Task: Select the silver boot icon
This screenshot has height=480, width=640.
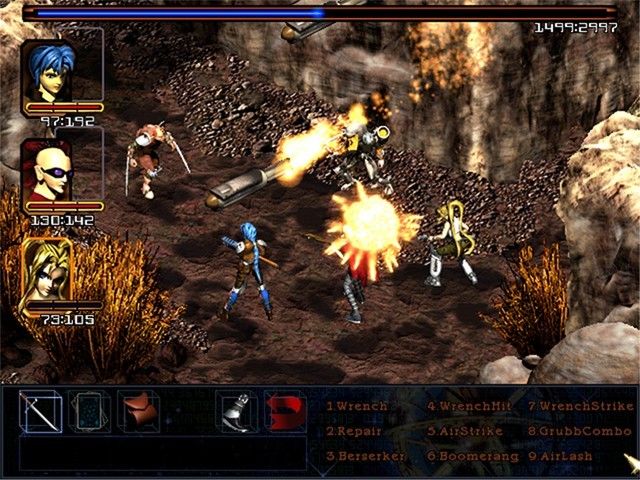Action: click(x=236, y=411)
